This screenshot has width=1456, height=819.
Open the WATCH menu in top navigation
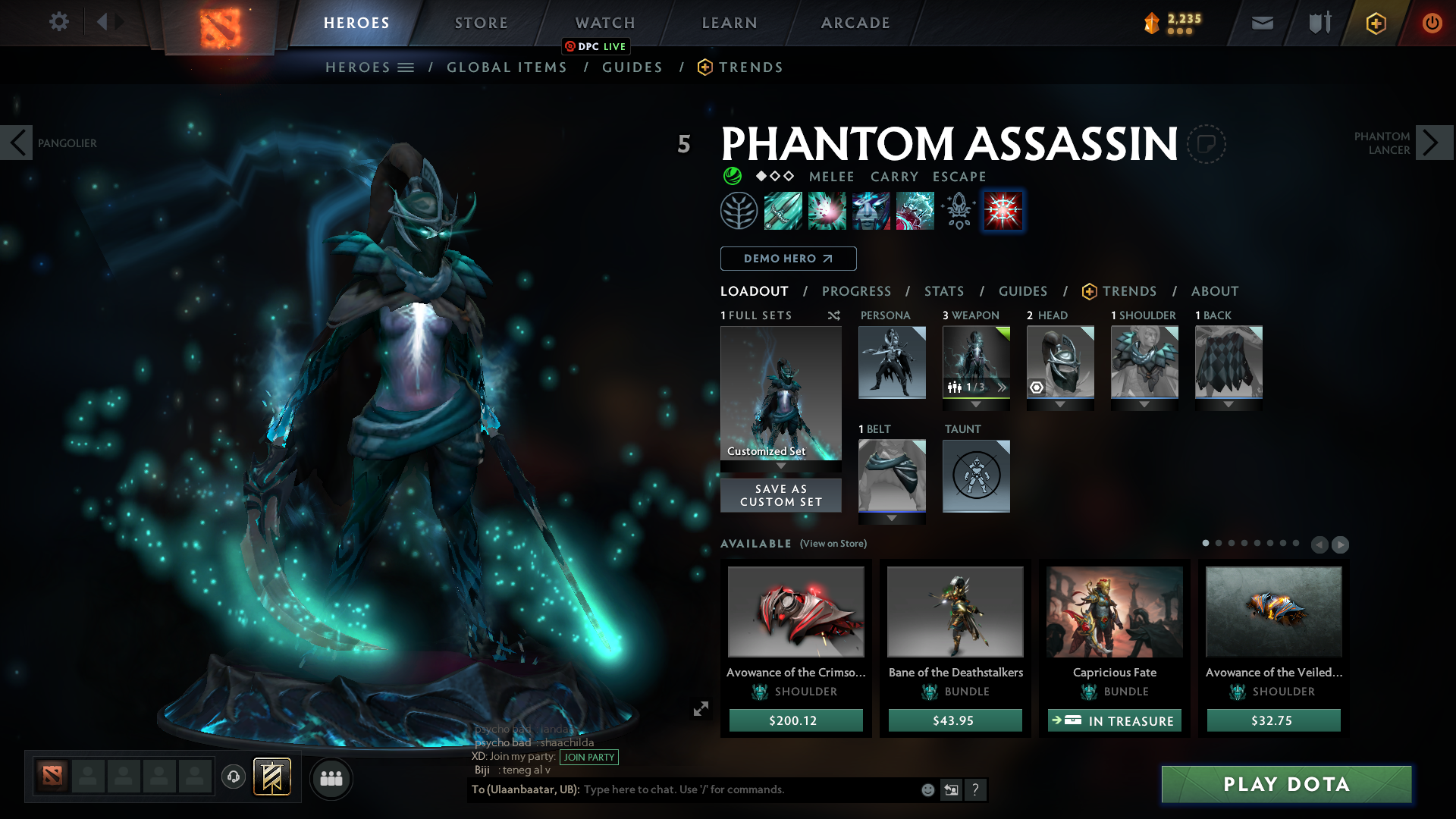[x=604, y=23]
